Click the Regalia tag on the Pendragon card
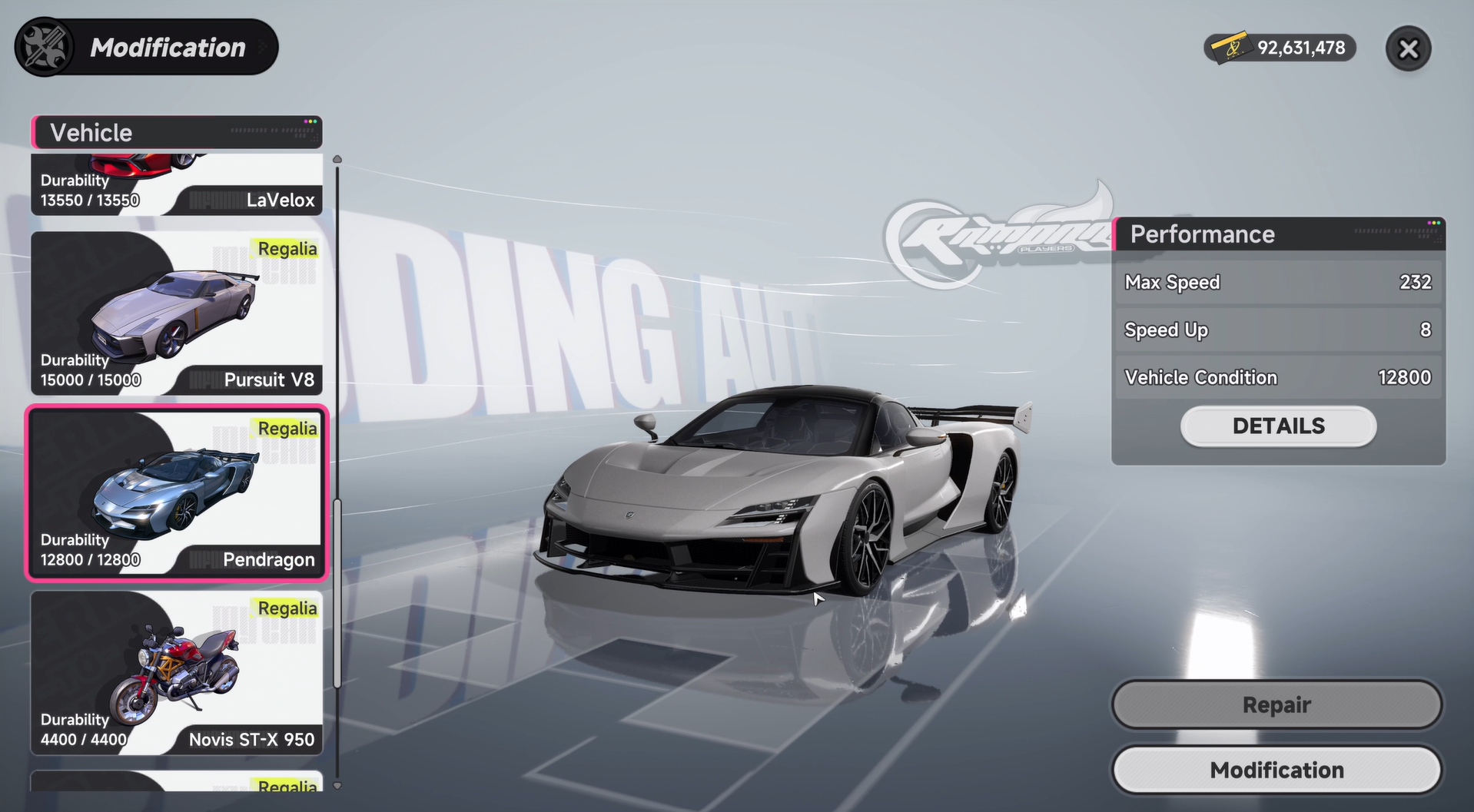1474x812 pixels. [287, 429]
